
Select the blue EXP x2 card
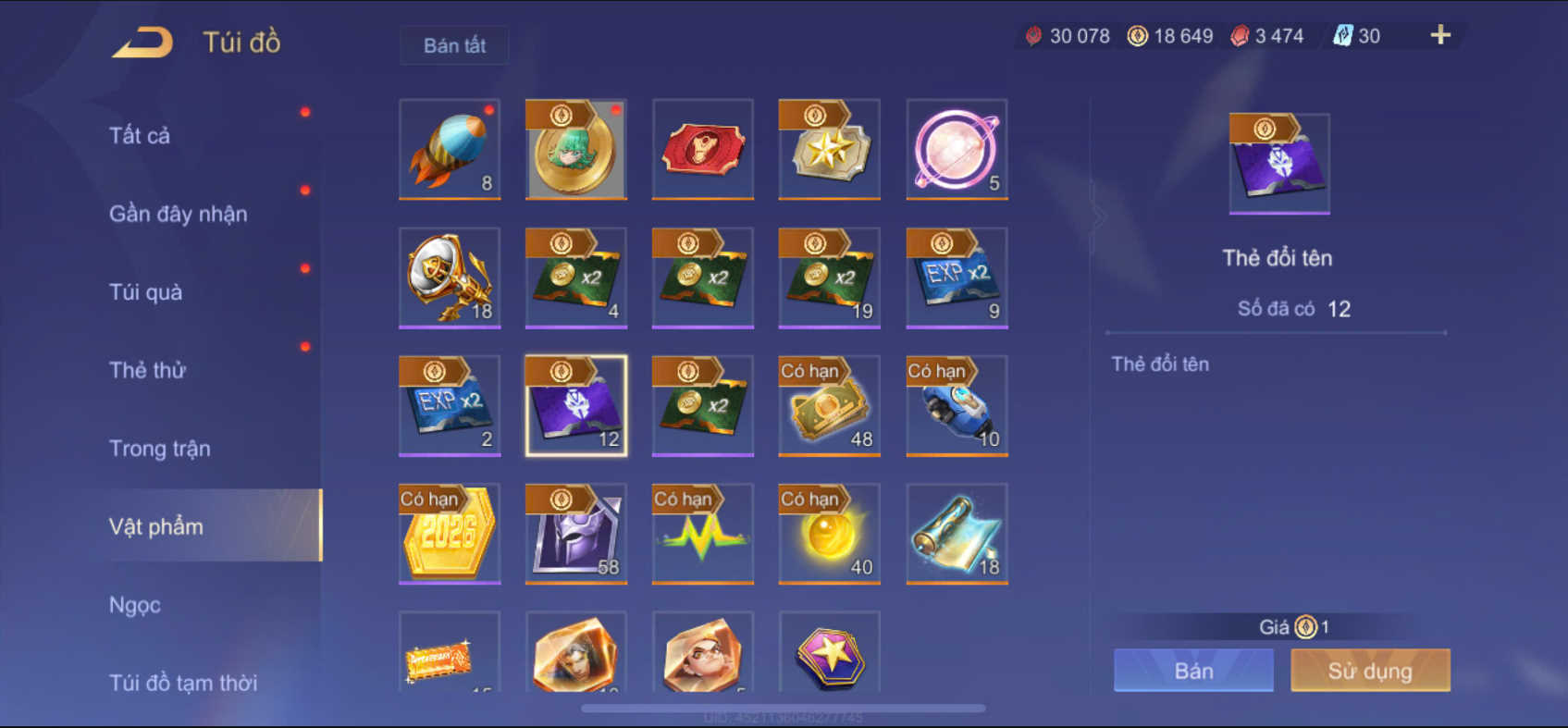click(x=957, y=278)
